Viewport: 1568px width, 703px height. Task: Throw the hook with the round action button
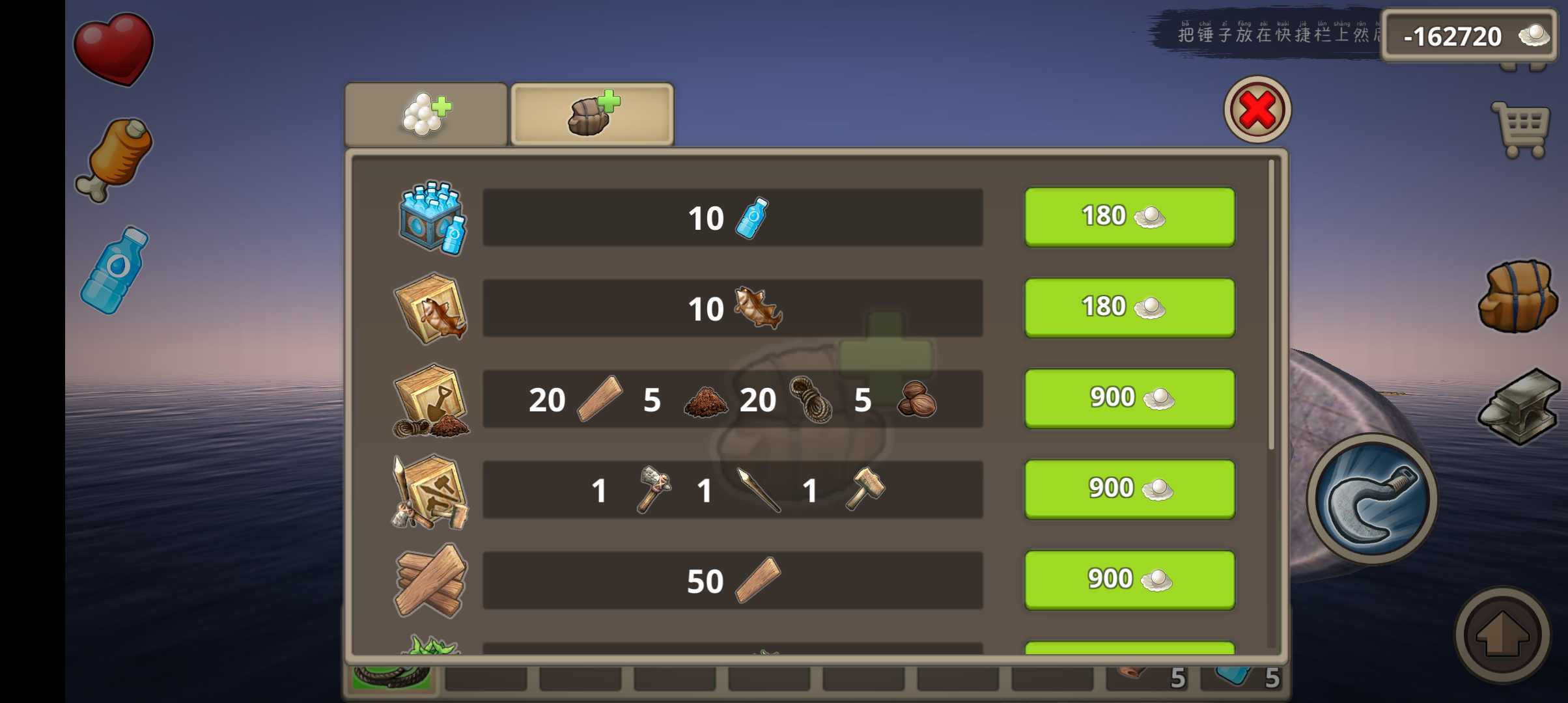pos(1373,499)
